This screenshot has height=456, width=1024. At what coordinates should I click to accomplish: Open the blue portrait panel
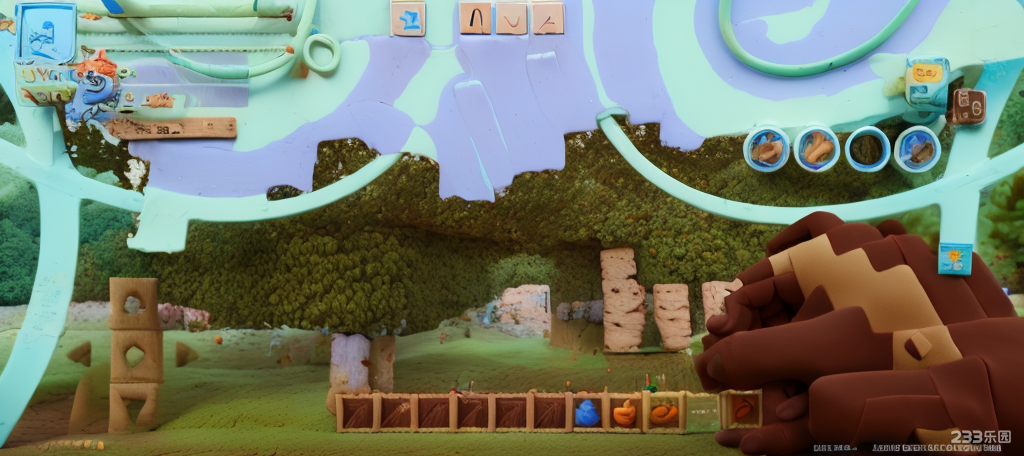point(46,32)
